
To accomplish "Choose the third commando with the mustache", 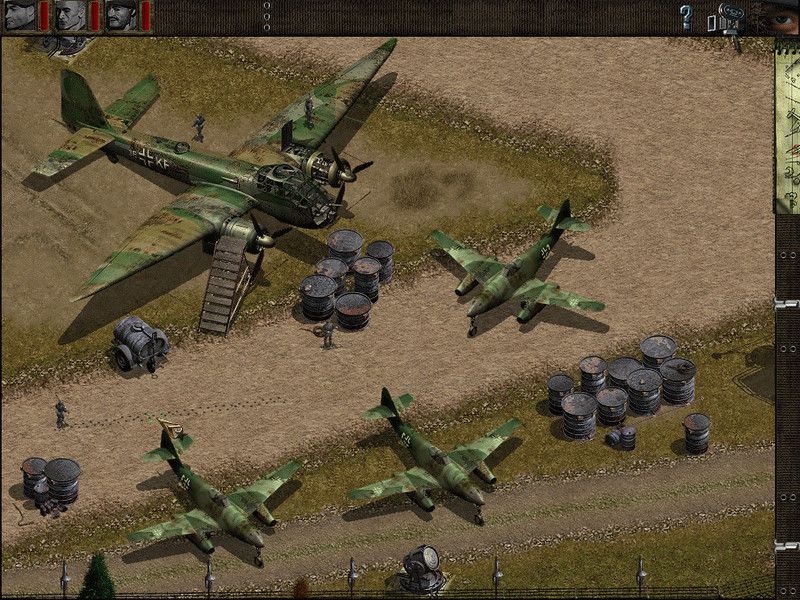I will [x=121, y=16].
